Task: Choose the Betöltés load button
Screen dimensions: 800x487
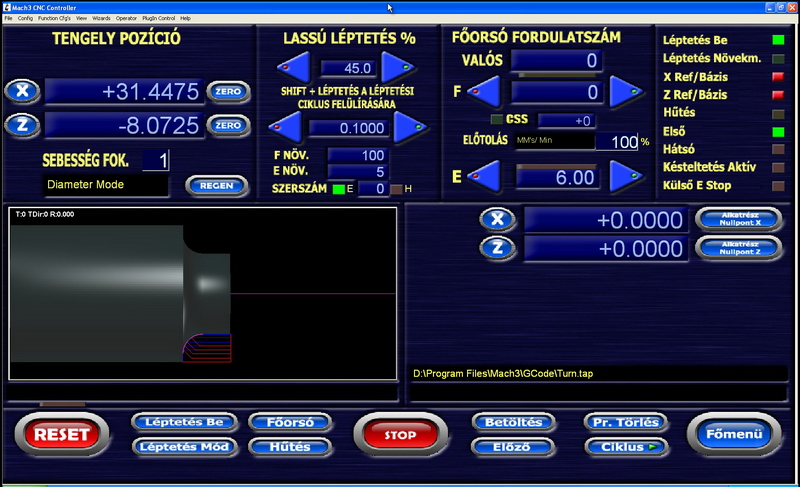Action: tap(512, 422)
